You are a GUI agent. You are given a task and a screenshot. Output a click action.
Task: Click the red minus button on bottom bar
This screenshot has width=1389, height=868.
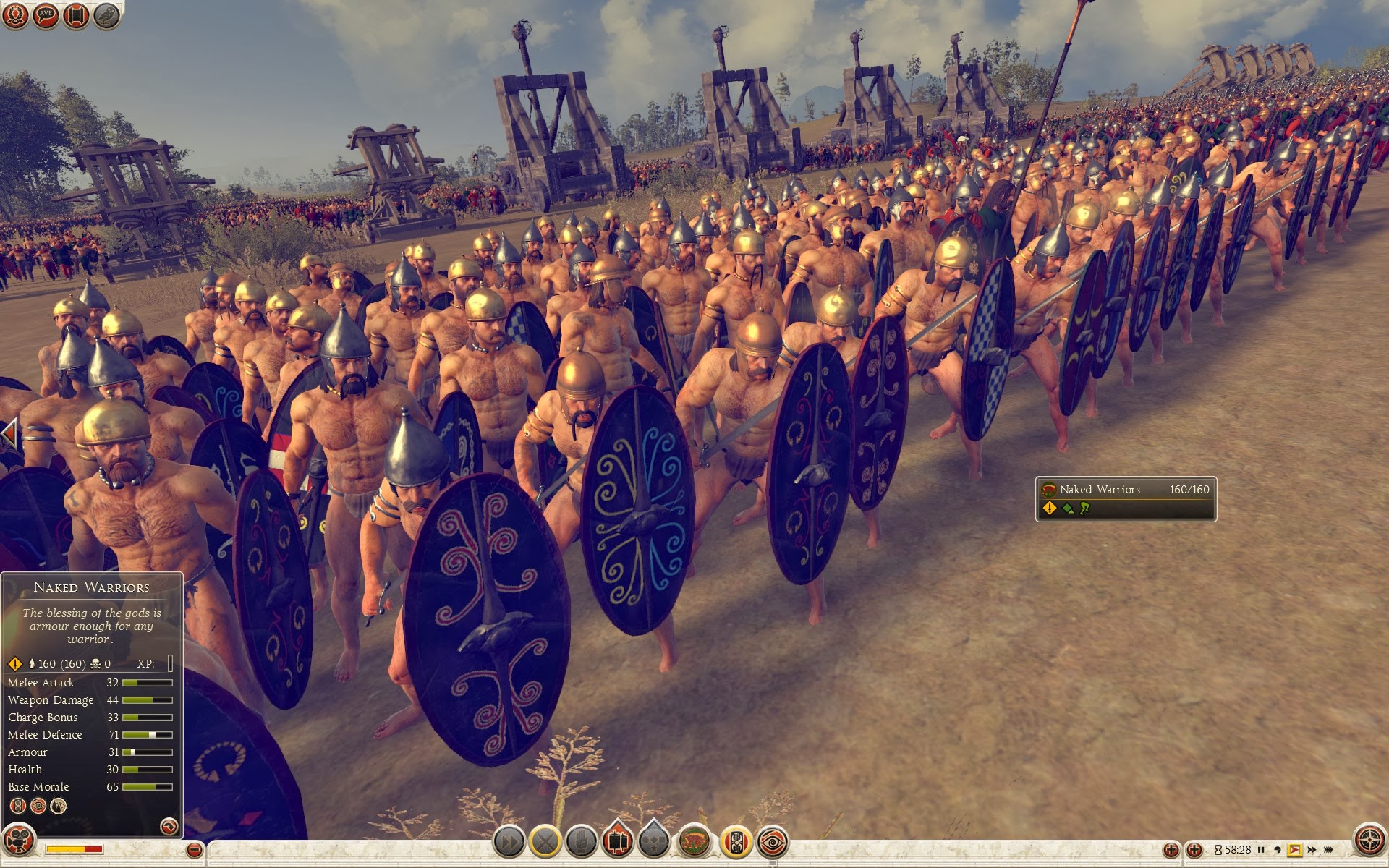pos(194,850)
